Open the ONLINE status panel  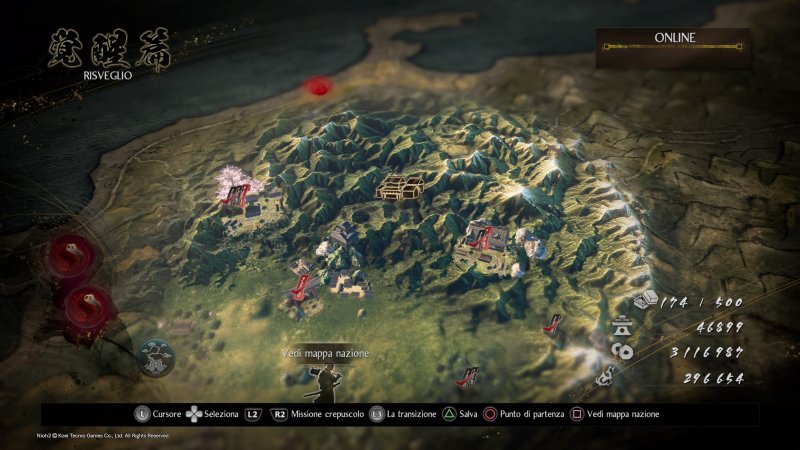pyautogui.click(x=674, y=41)
